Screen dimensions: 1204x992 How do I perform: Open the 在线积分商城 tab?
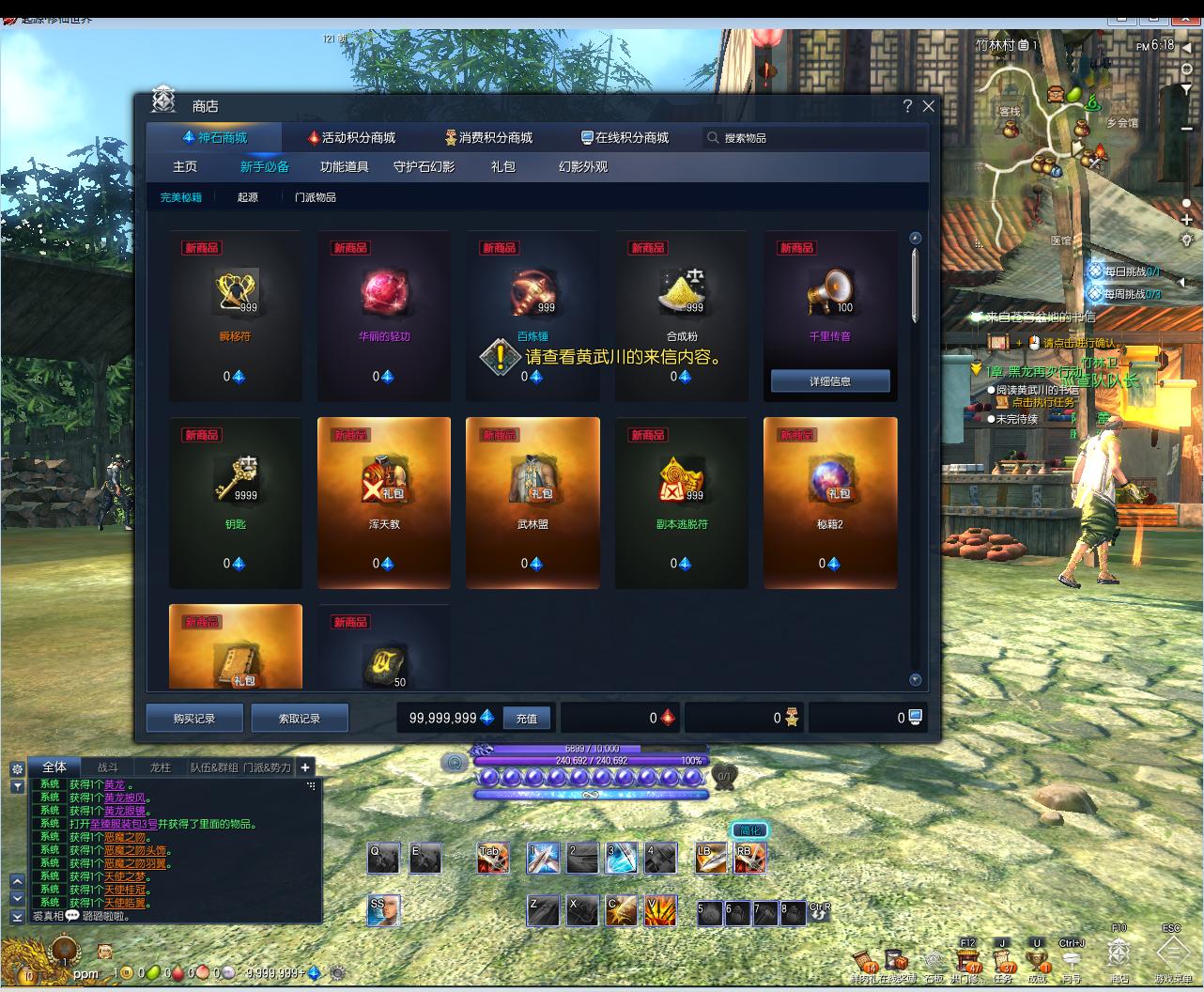coord(625,138)
